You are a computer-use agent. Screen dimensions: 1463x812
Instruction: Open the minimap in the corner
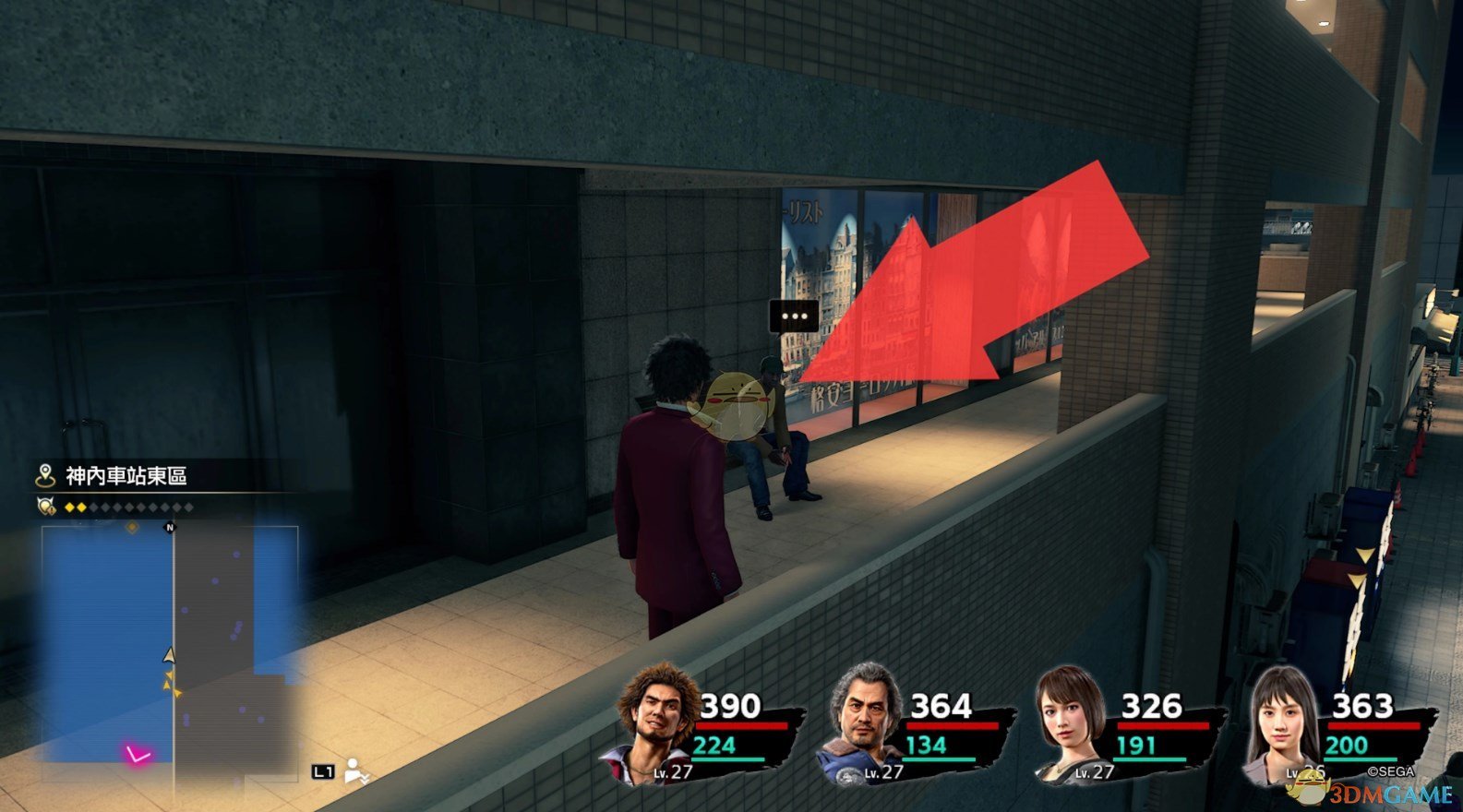170,645
